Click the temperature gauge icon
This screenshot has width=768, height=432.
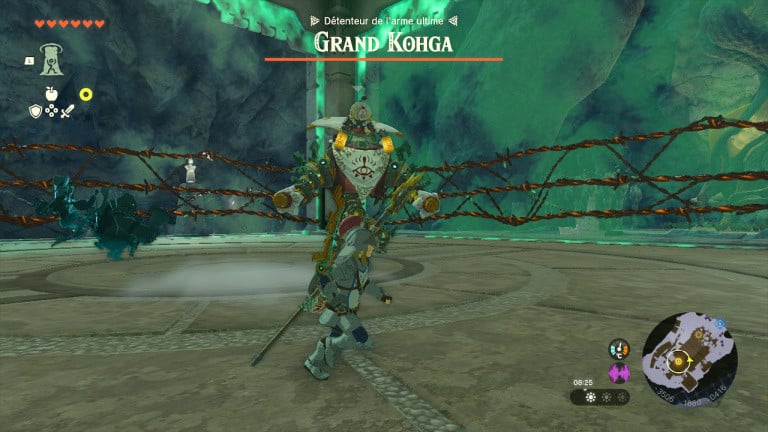point(618,349)
